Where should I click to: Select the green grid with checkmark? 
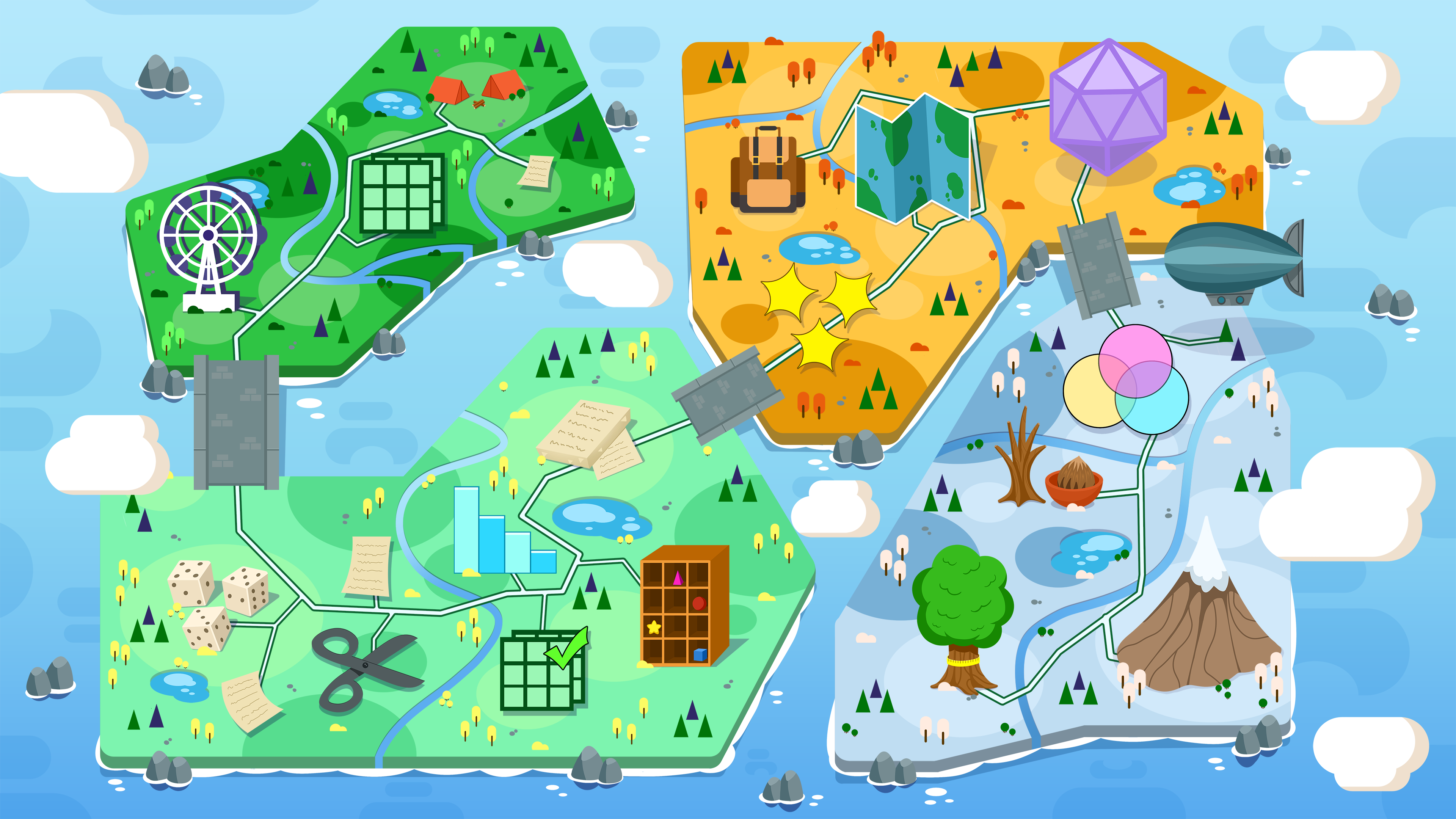click(x=543, y=670)
